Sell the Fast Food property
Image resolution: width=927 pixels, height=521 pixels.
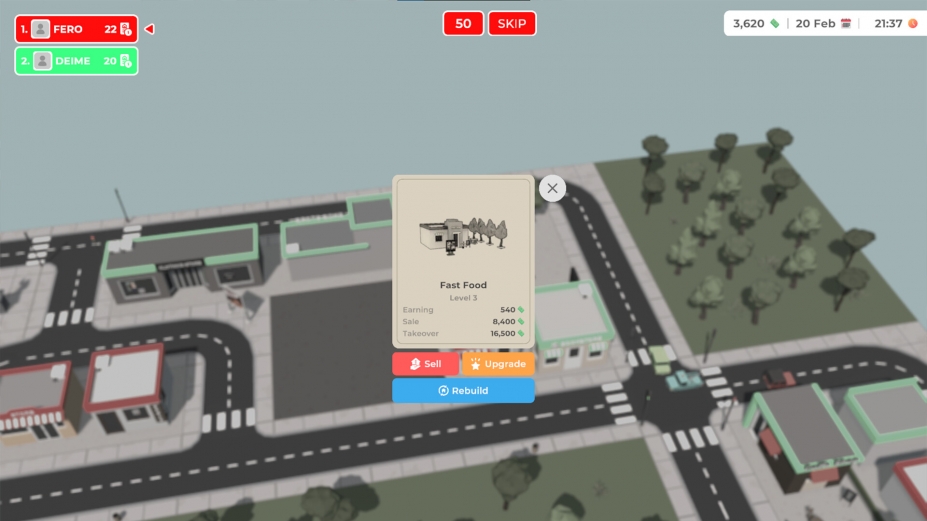[x=425, y=364]
